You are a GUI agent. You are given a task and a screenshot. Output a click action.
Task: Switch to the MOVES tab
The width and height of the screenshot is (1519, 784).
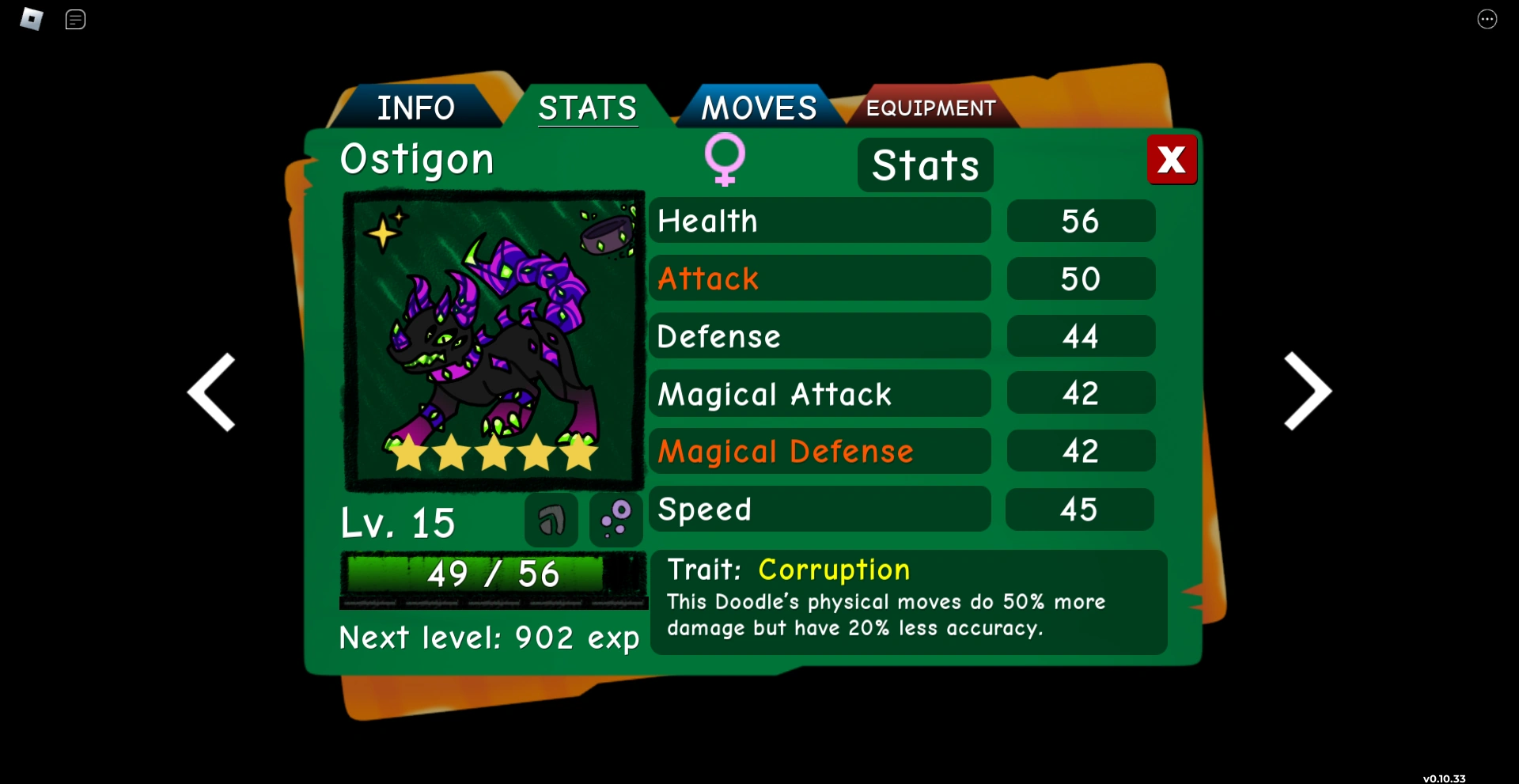(x=759, y=107)
